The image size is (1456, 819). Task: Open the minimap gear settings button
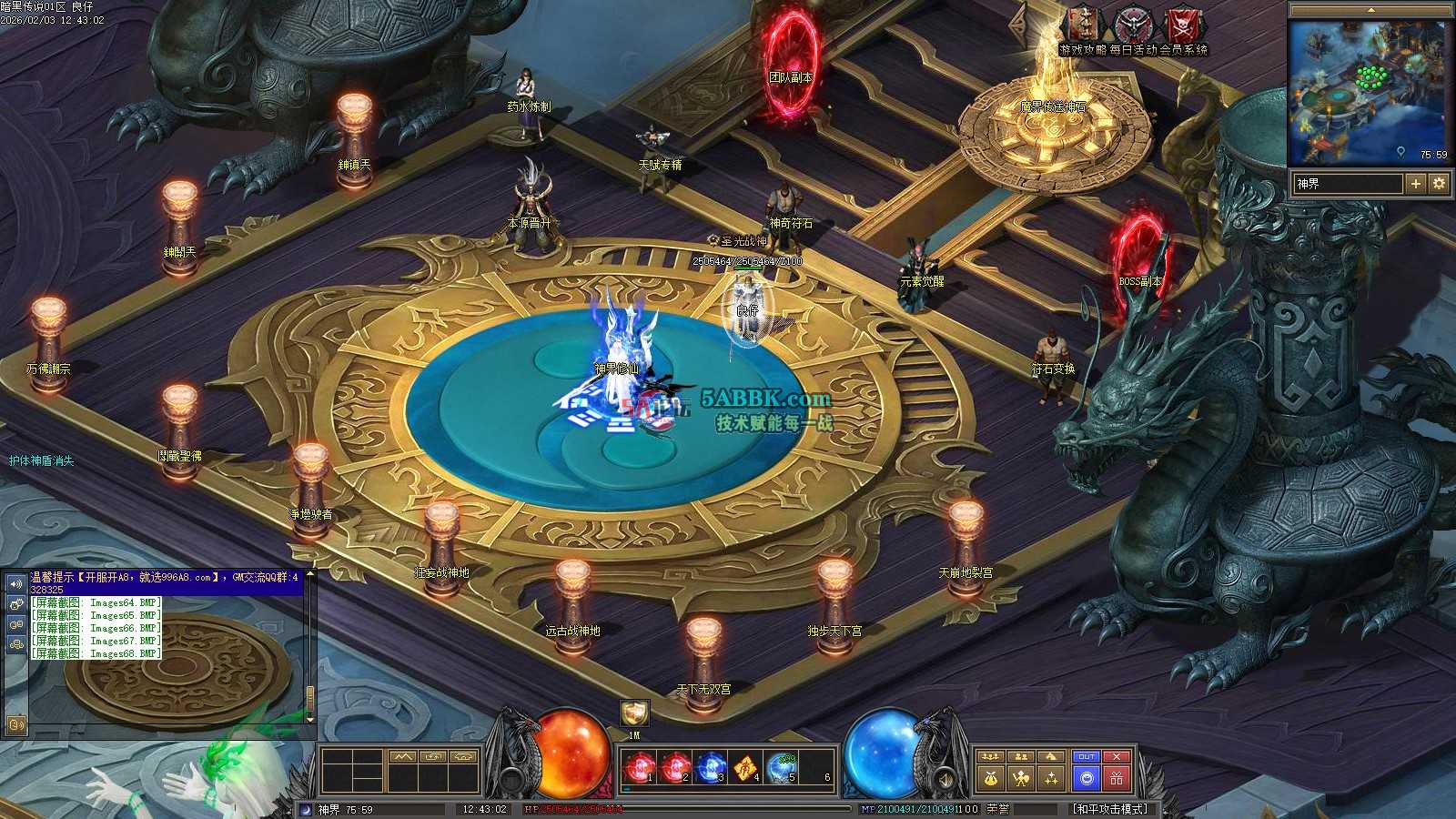pyautogui.click(x=1439, y=184)
